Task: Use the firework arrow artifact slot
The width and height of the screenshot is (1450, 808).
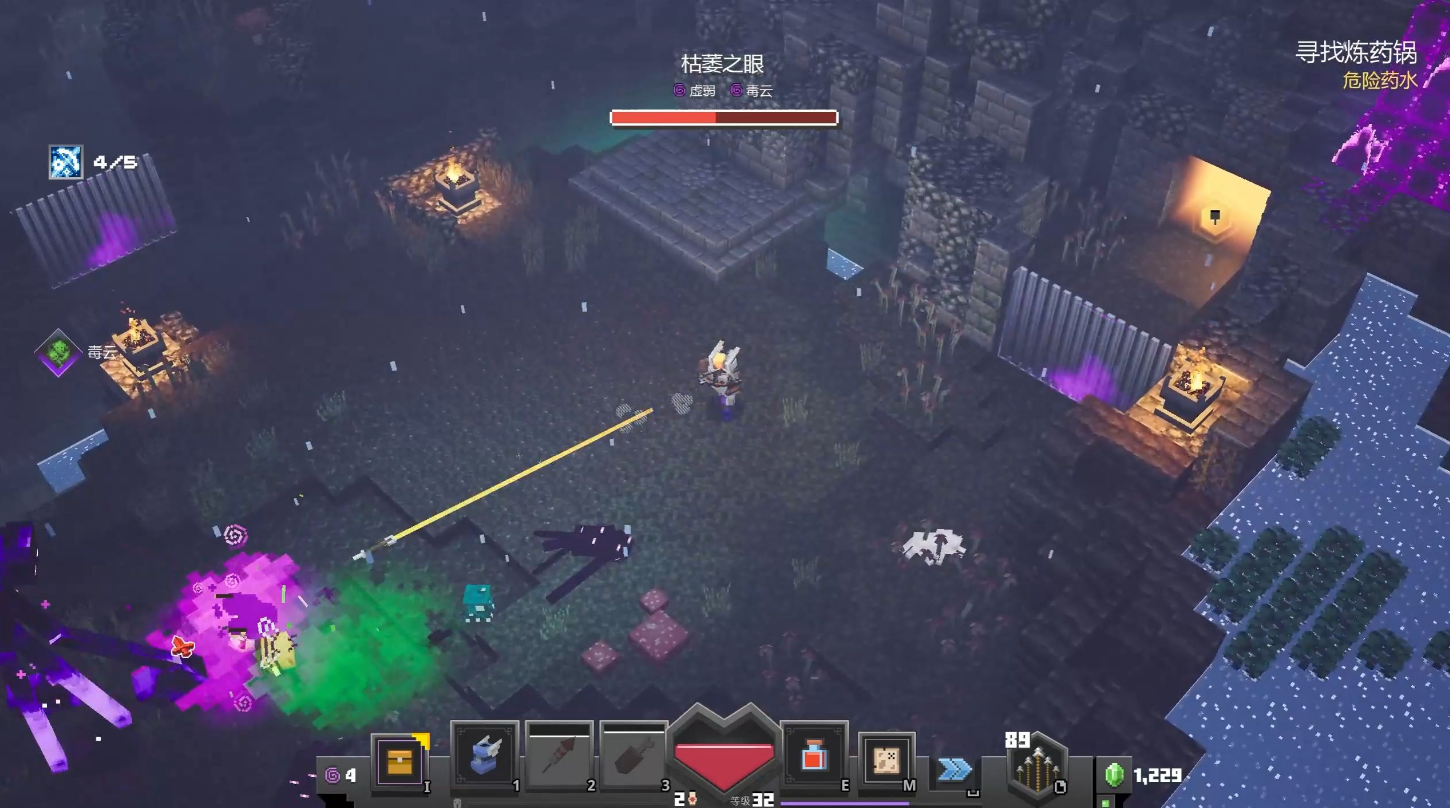Action: coord(559,757)
